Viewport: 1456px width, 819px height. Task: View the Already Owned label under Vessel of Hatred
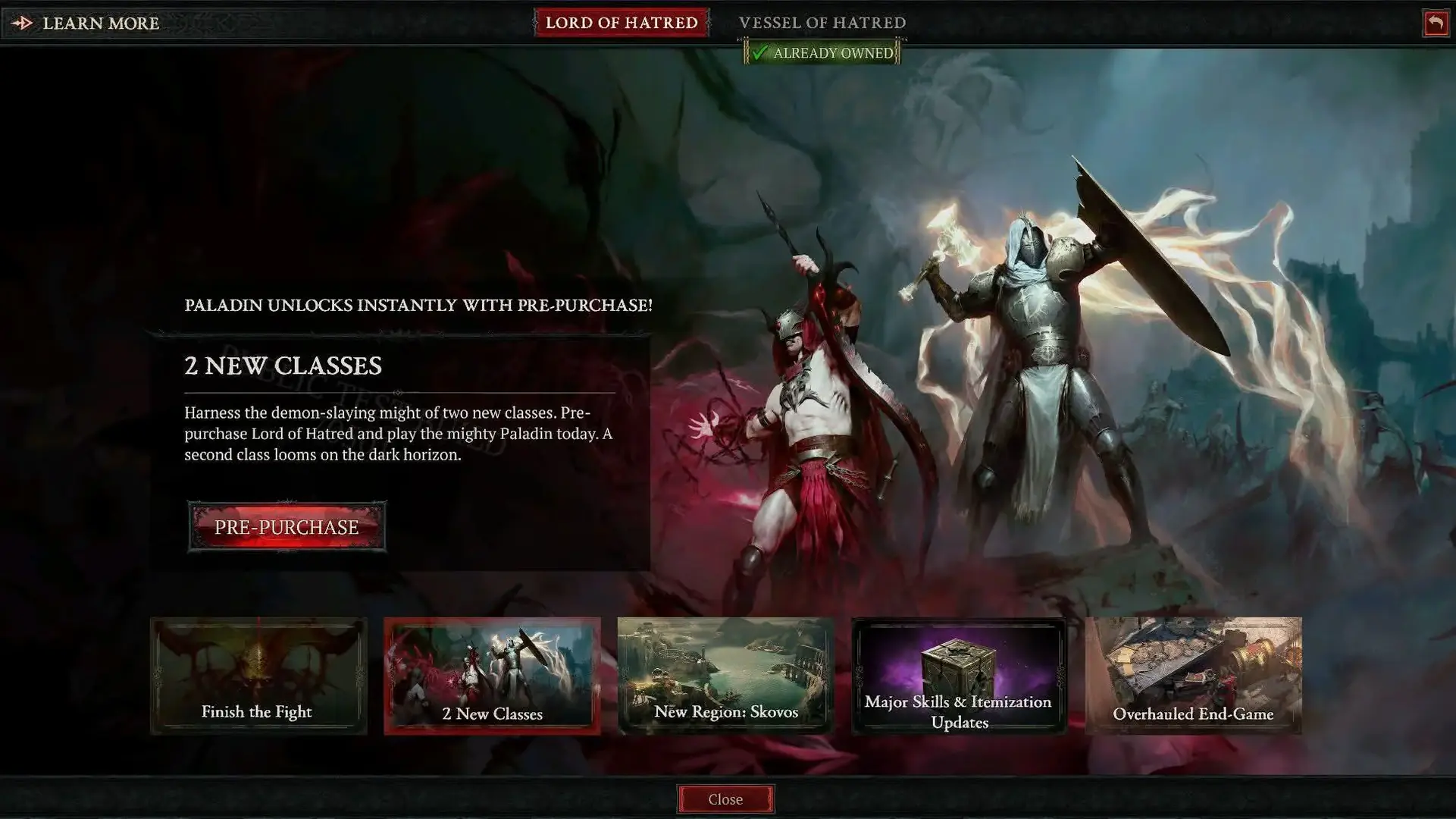(824, 53)
